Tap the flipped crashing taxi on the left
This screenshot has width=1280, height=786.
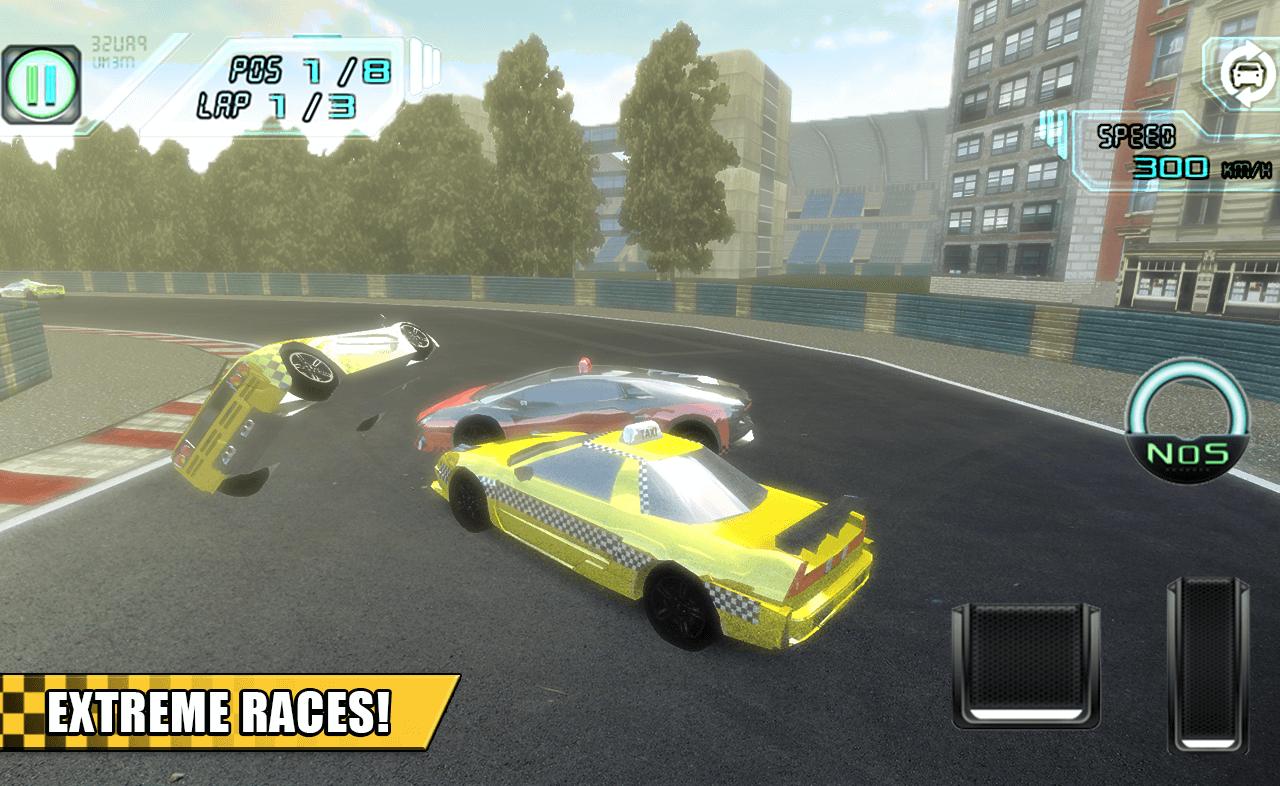[300, 400]
